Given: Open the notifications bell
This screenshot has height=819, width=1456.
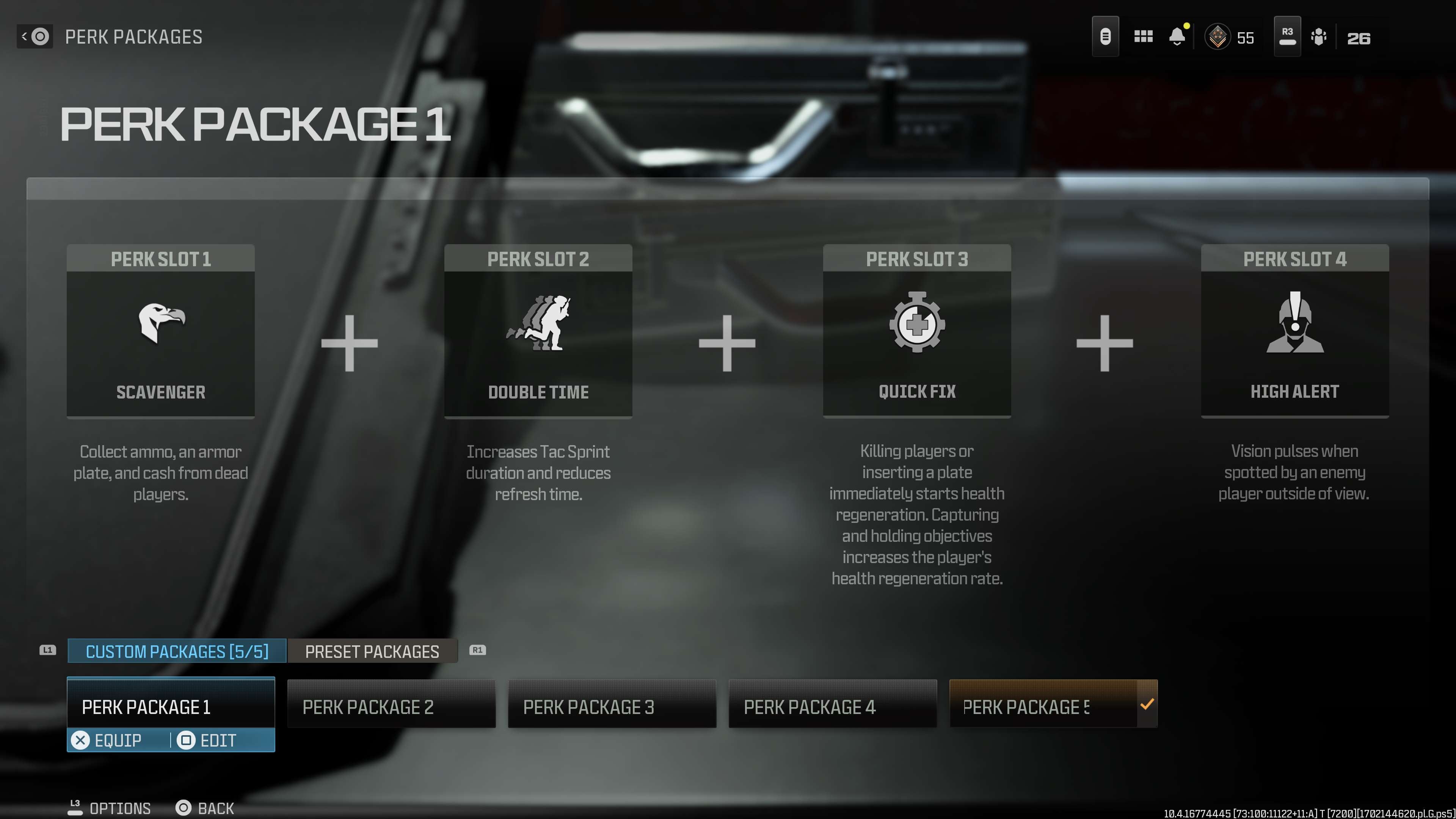Looking at the screenshot, I should 1177,37.
